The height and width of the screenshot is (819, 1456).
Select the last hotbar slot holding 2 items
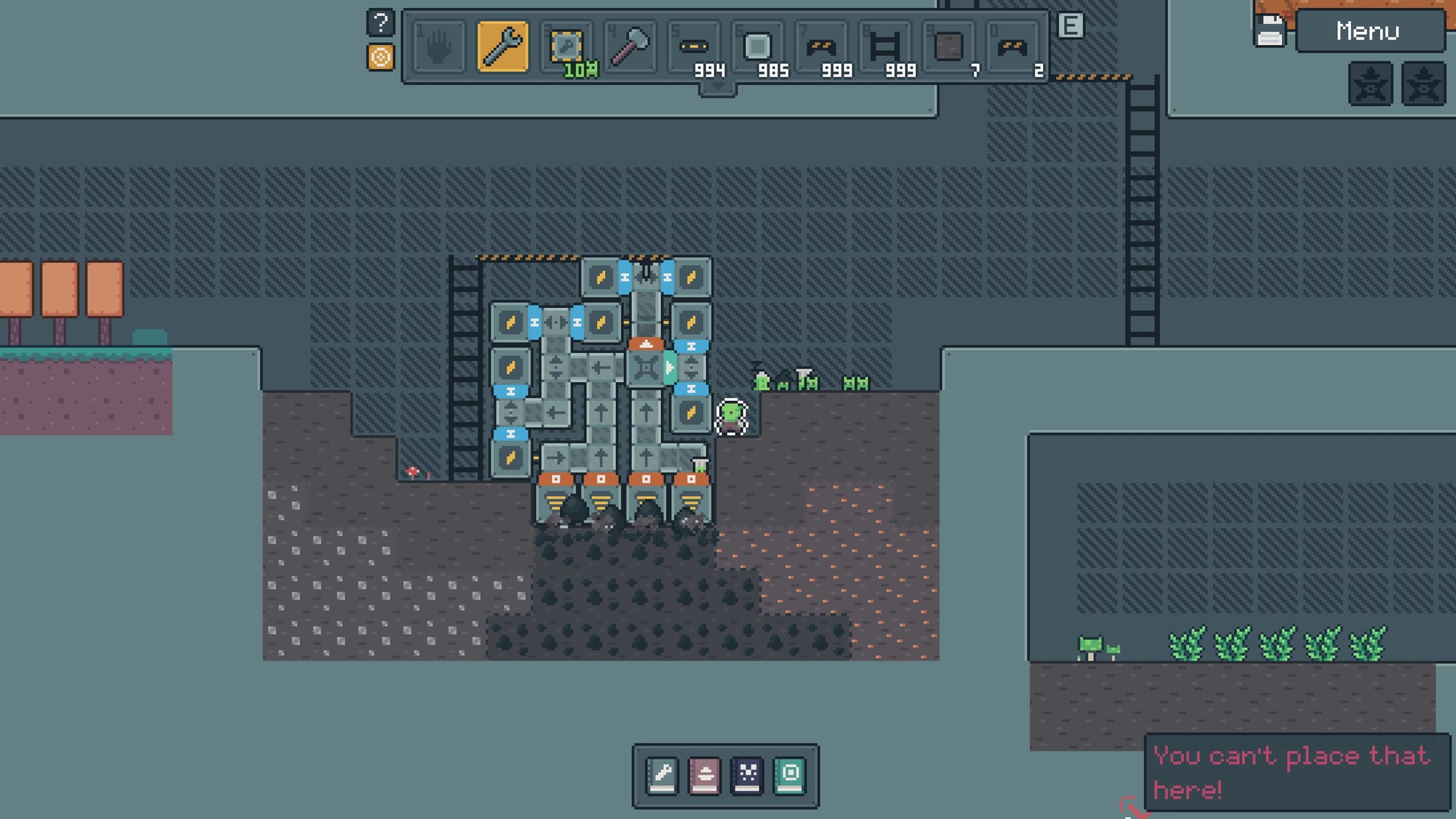(1013, 47)
